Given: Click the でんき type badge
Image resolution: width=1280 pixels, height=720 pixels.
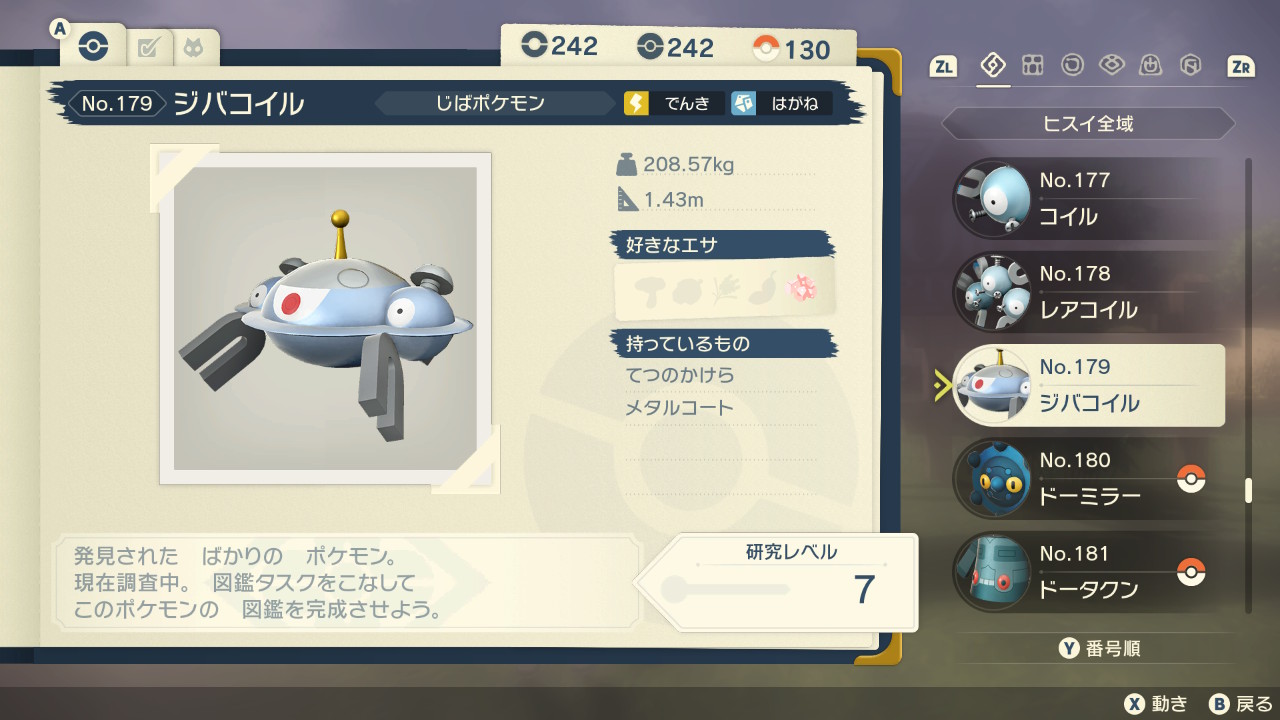Looking at the screenshot, I should click(x=674, y=103).
